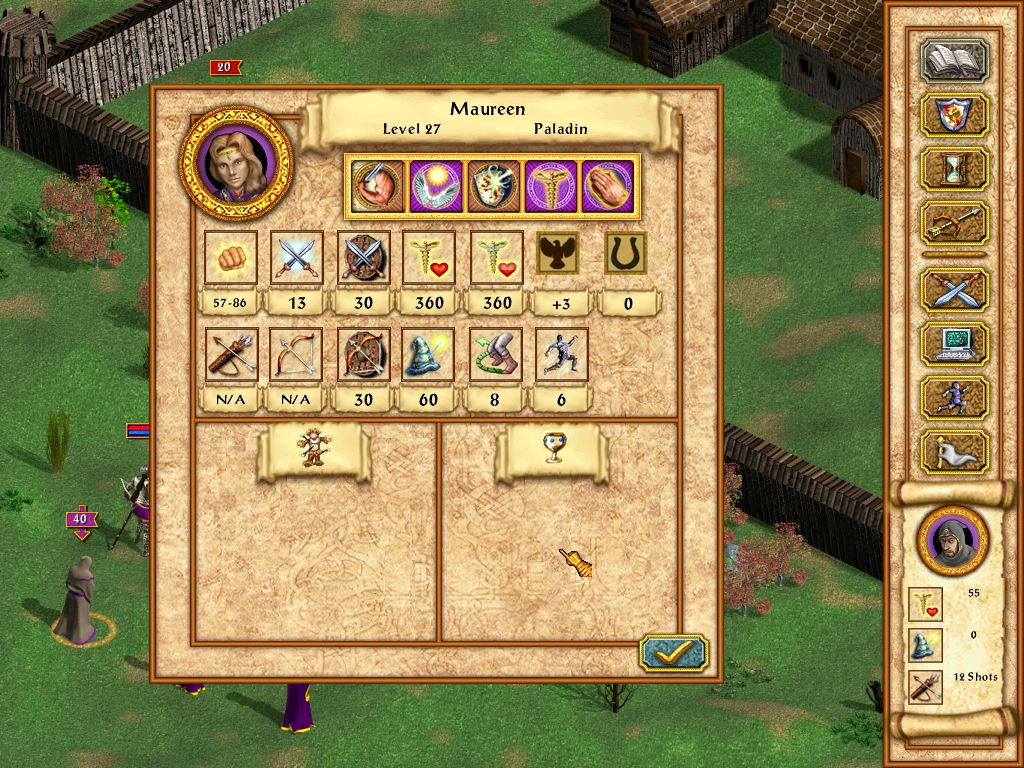Select the crossbow ranged attack button
Screen dimensions: 1024x768
pyautogui.click(x=954, y=223)
